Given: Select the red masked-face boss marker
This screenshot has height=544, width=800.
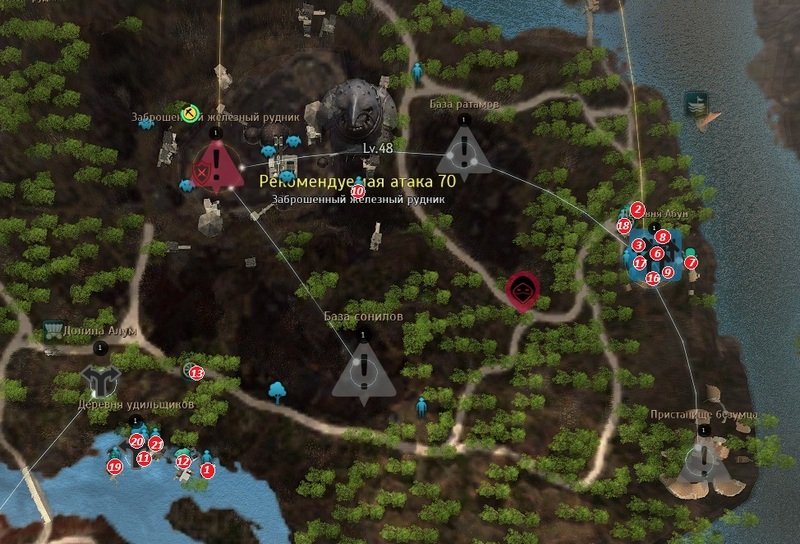Looking at the screenshot, I should [x=521, y=289].
